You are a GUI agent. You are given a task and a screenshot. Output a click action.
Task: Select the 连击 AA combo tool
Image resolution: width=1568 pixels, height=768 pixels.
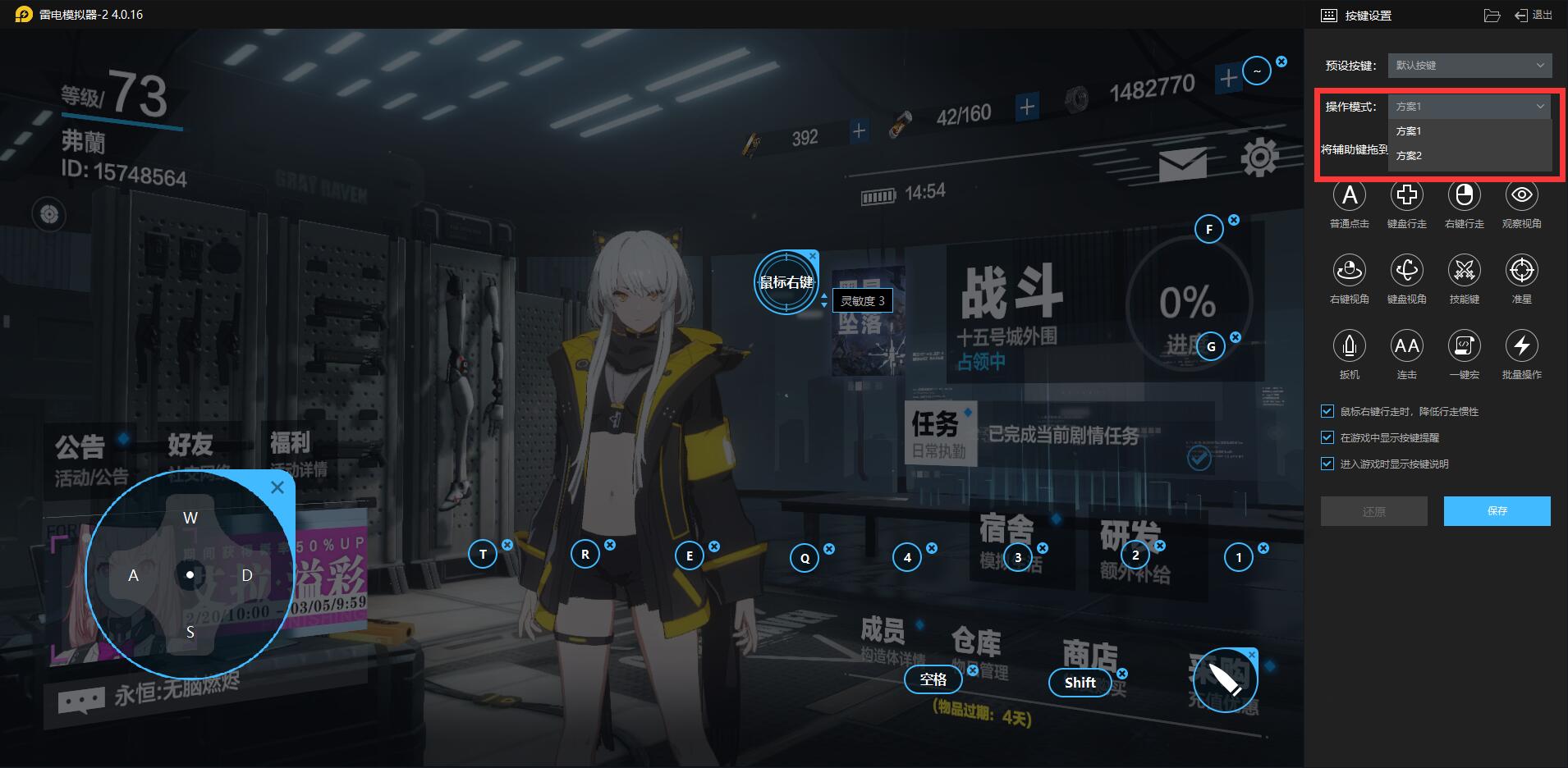1406,346
